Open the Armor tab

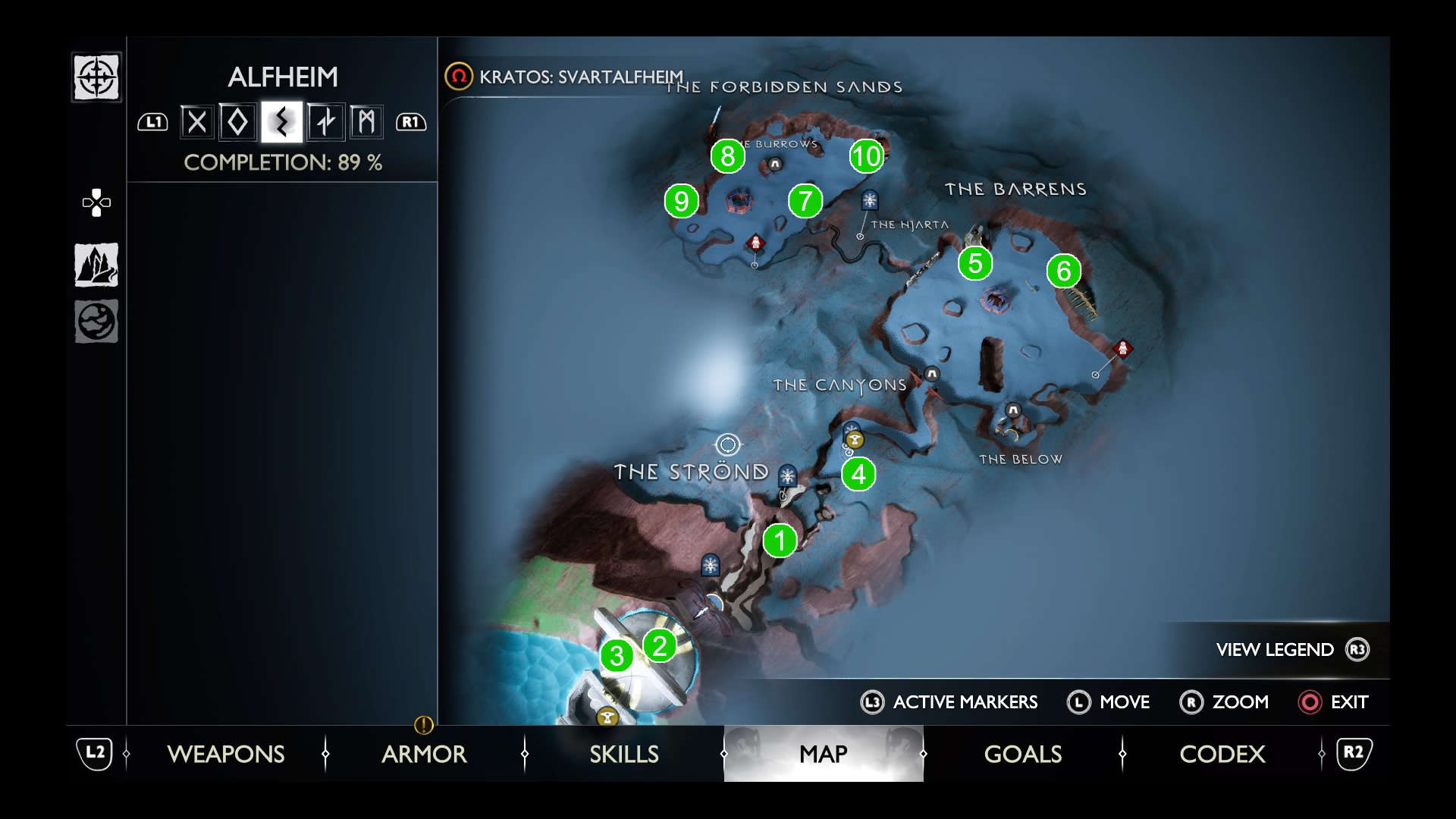424,754
